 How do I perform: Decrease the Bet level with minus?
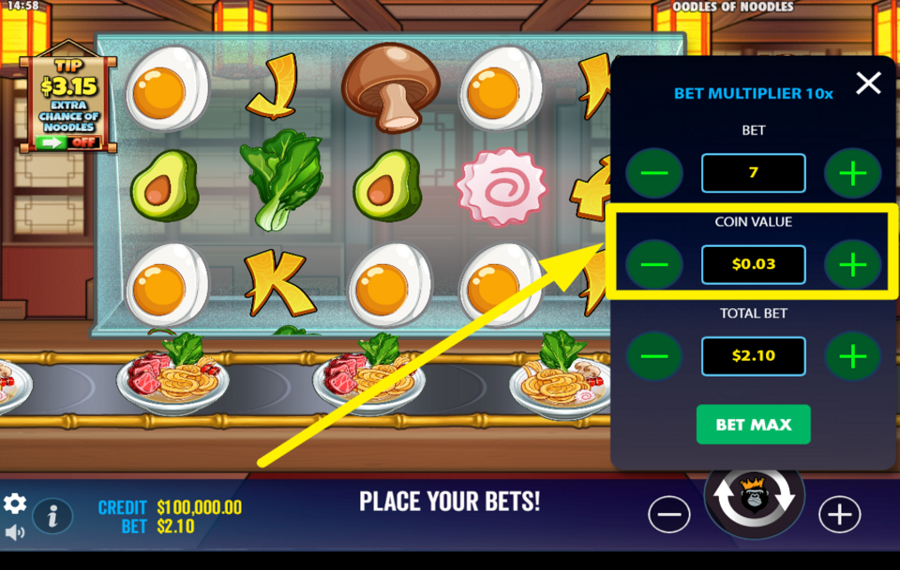654,173
